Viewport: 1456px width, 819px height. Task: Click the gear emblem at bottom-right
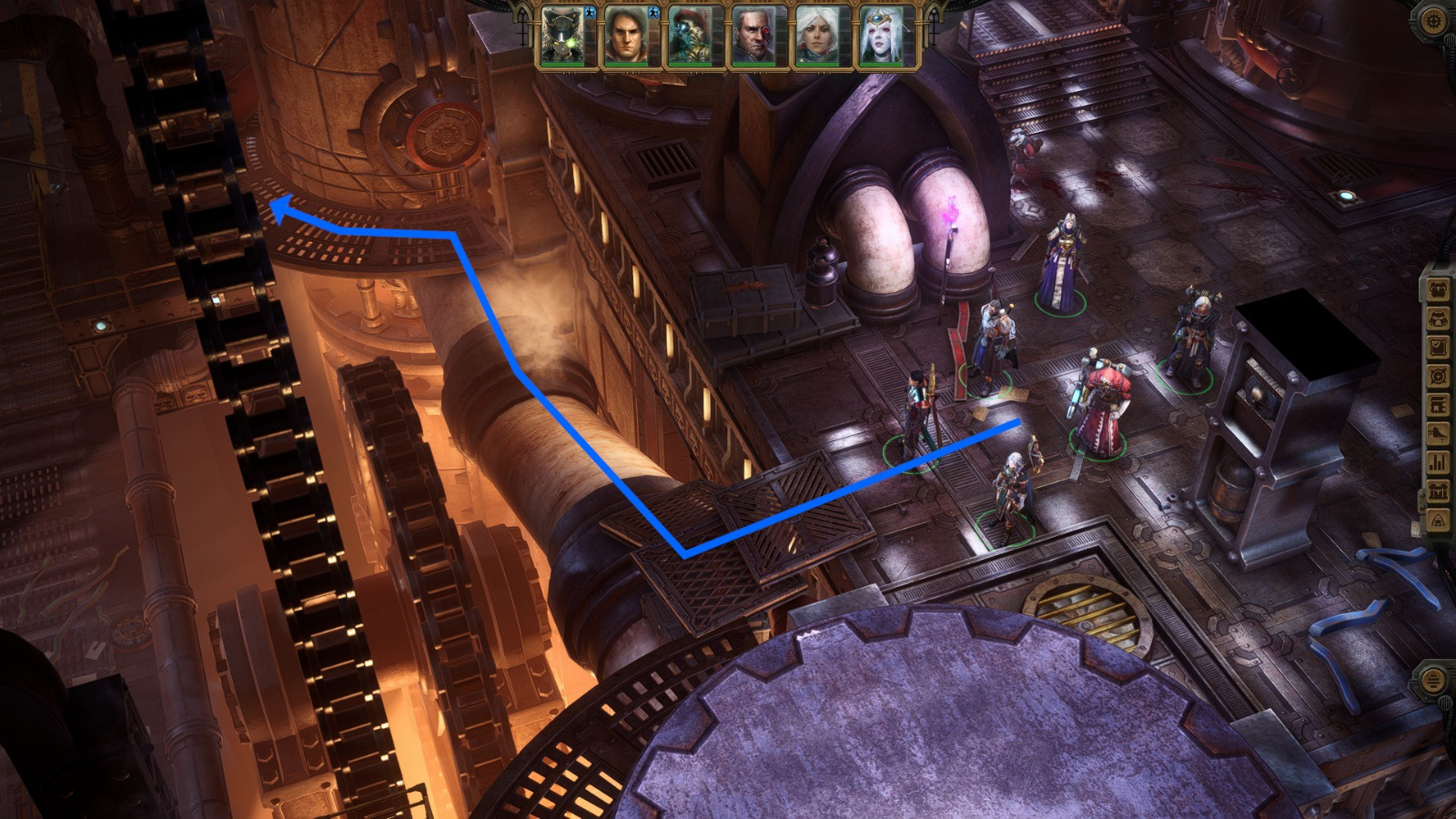tap(1431, 680)
